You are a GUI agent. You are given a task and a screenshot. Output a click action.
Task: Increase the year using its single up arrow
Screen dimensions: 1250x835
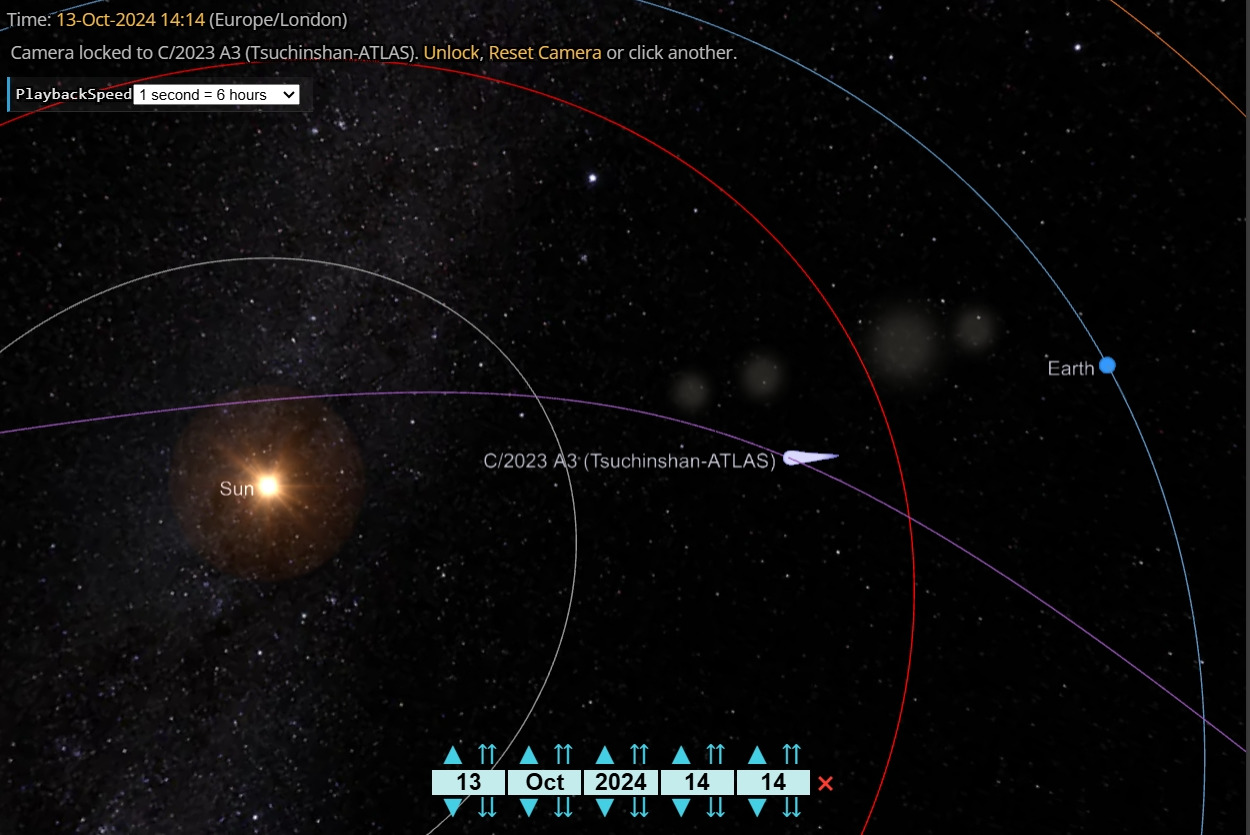(605, 755)
